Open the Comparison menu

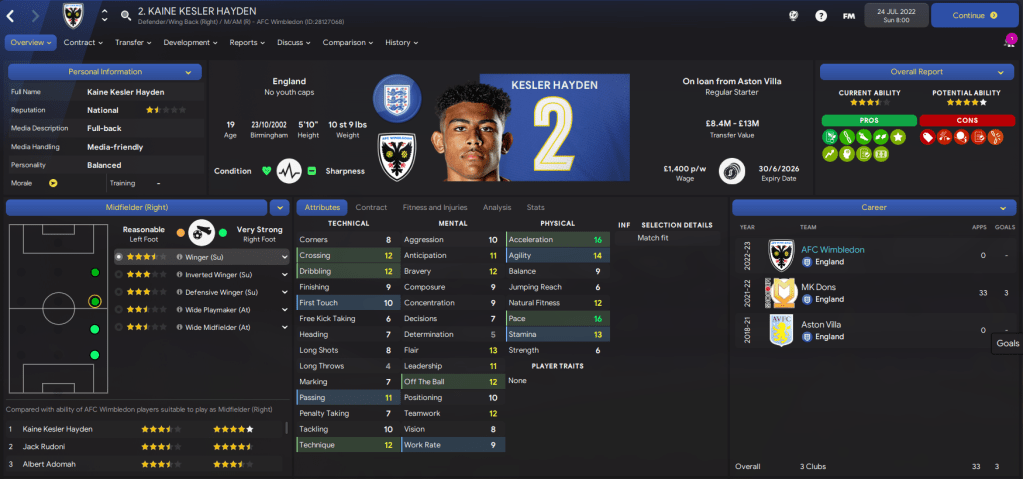[x=347, y=43]
